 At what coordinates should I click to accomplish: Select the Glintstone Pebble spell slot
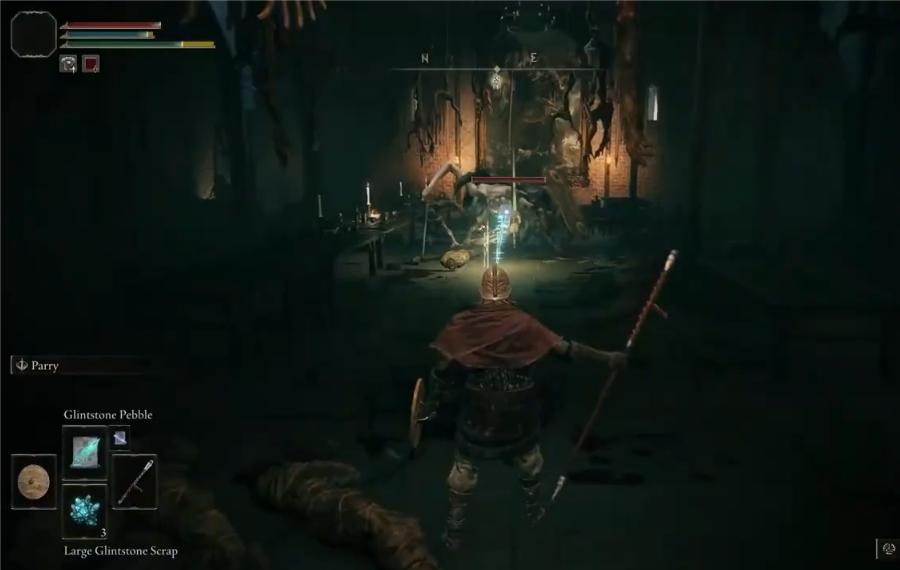pos(84,451)
